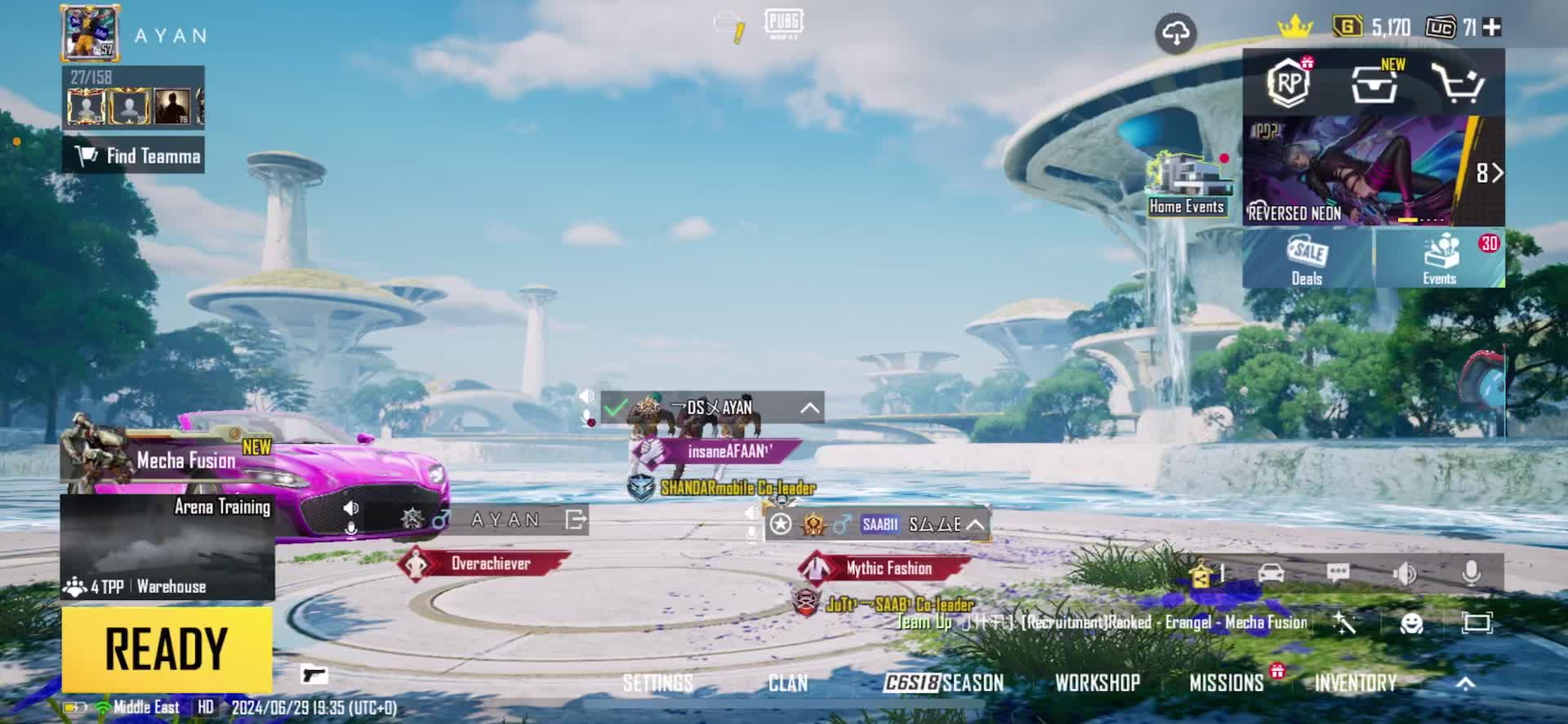Open the Find Teammates panel
The image size is (1568, 724).
134,155
